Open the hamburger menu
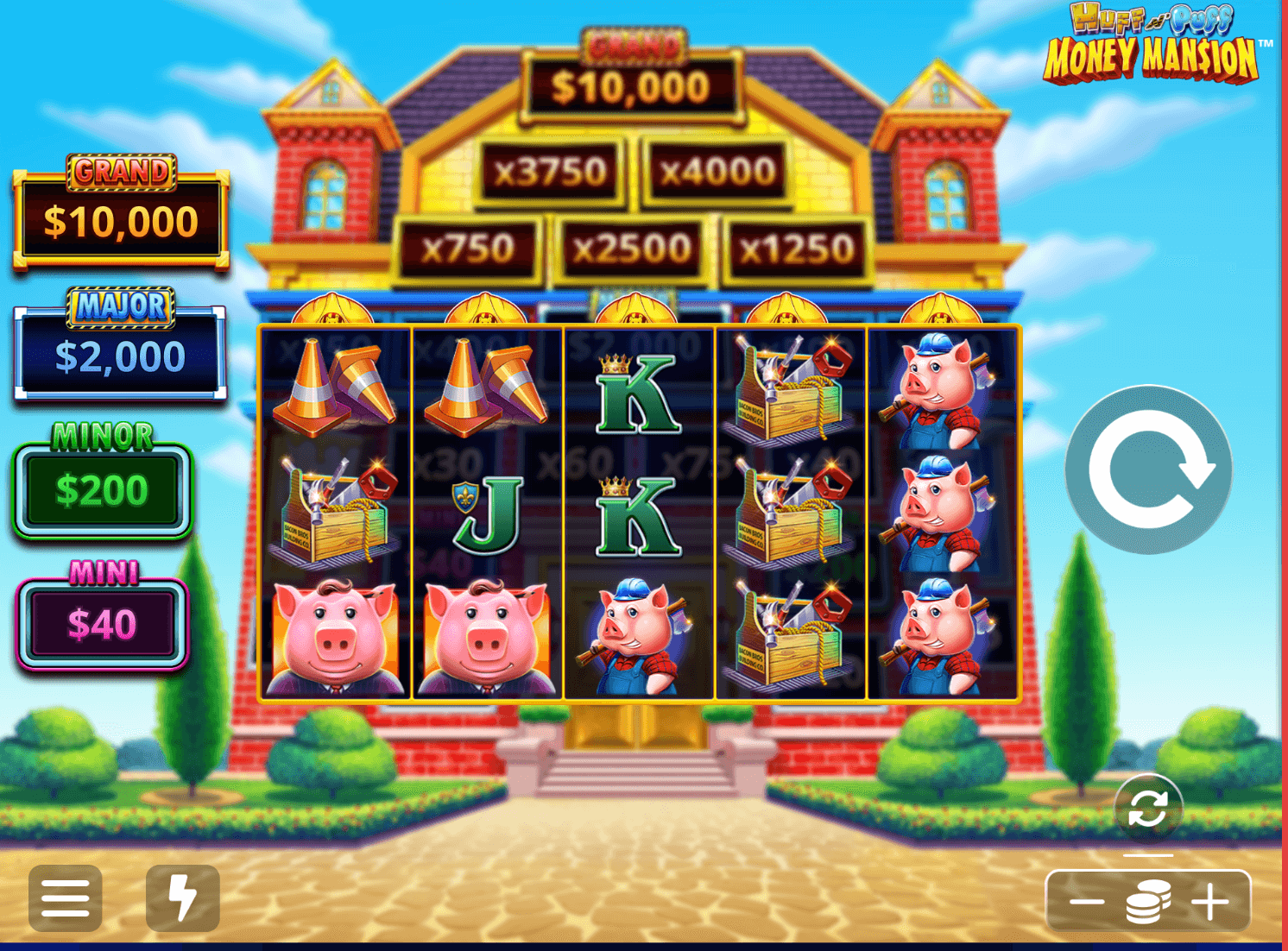 click(x=66, y=898)
